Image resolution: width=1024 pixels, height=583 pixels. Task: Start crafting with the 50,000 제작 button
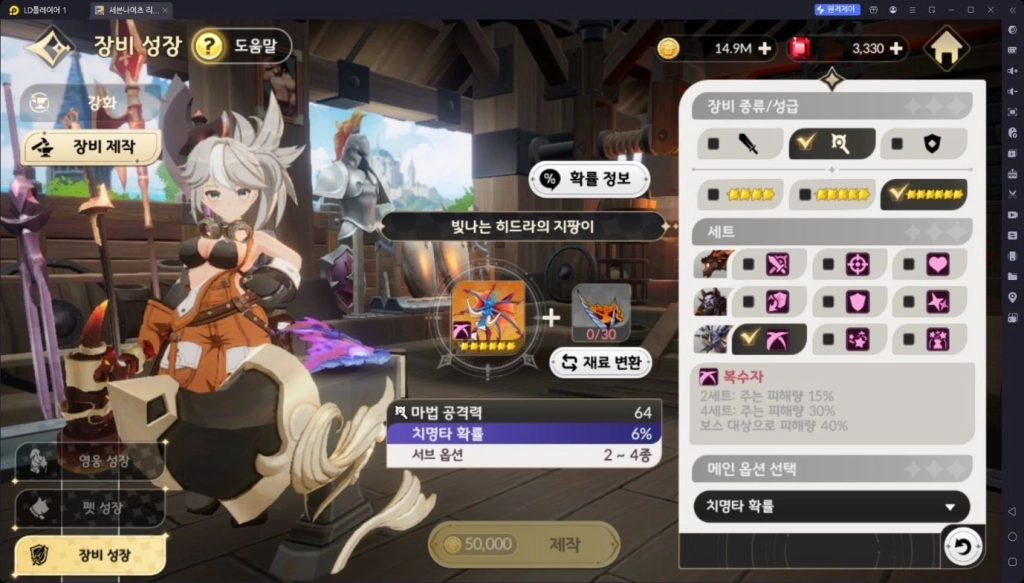tap(524, 544)
